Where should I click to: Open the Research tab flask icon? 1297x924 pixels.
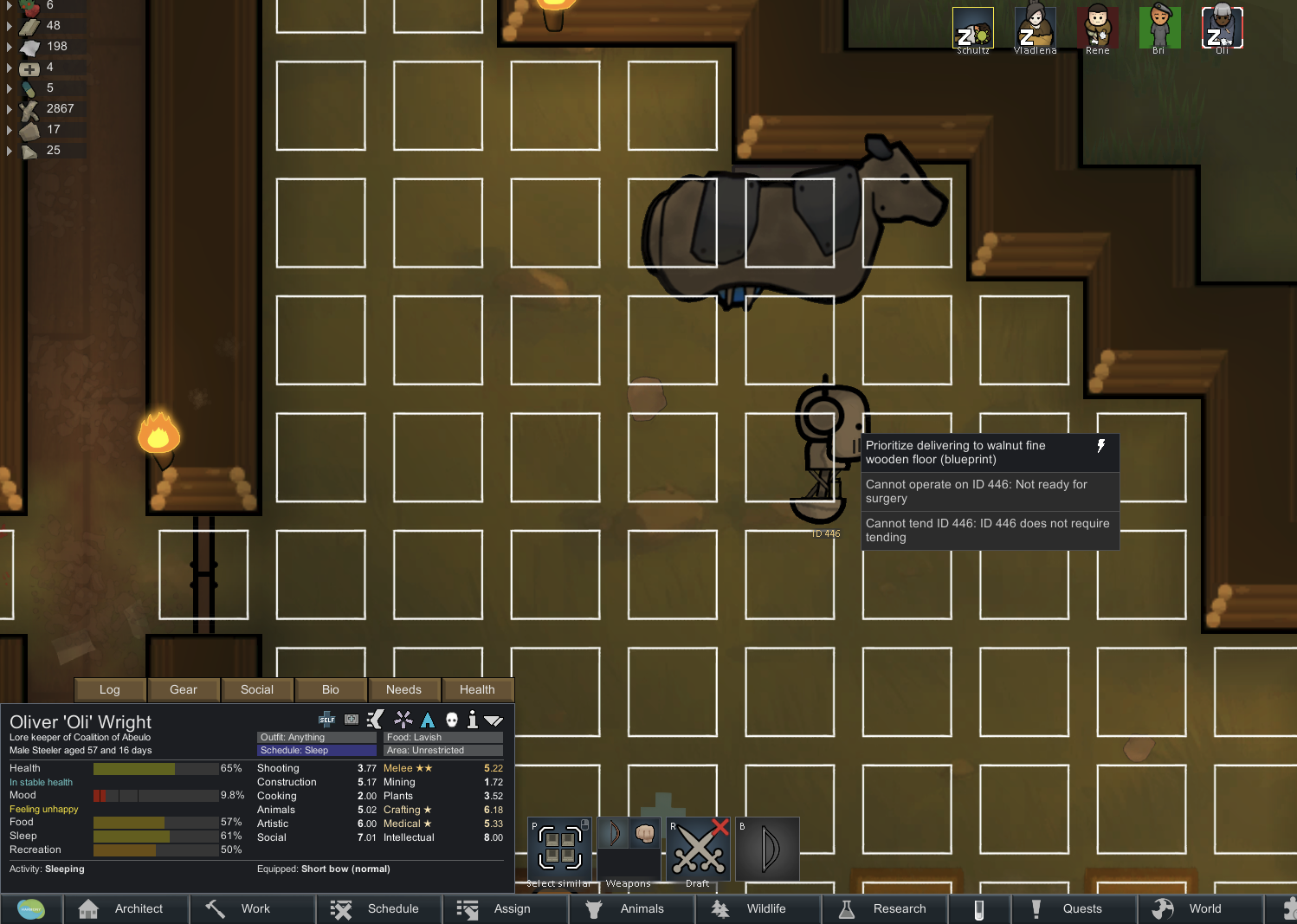pos(885,908)
